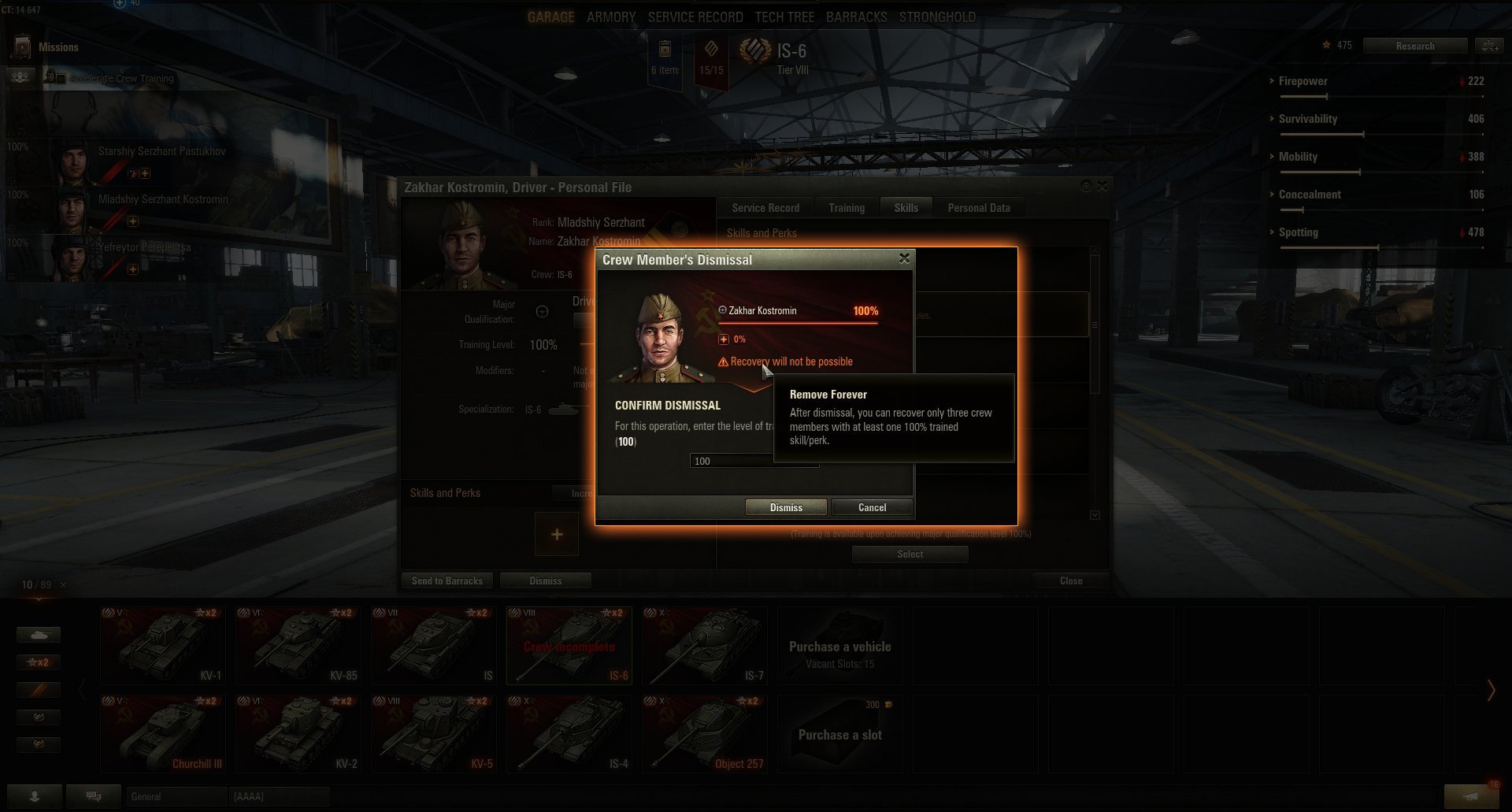Open the Barracks screen
The height and width of the screenshot is (812, 1512).
[x=856, y=17]
